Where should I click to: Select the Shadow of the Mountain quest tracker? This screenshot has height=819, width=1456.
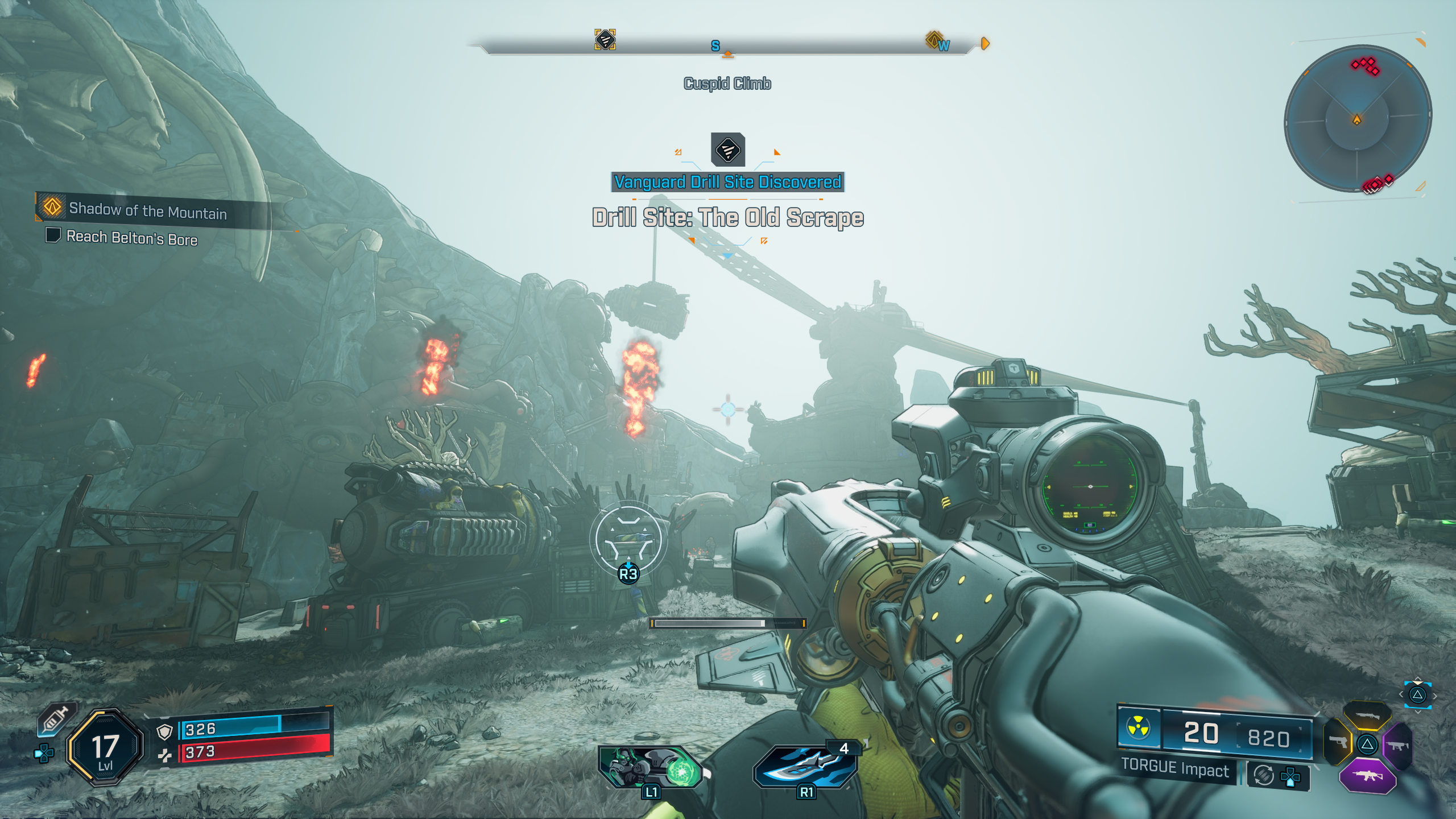tap(147, 211)
